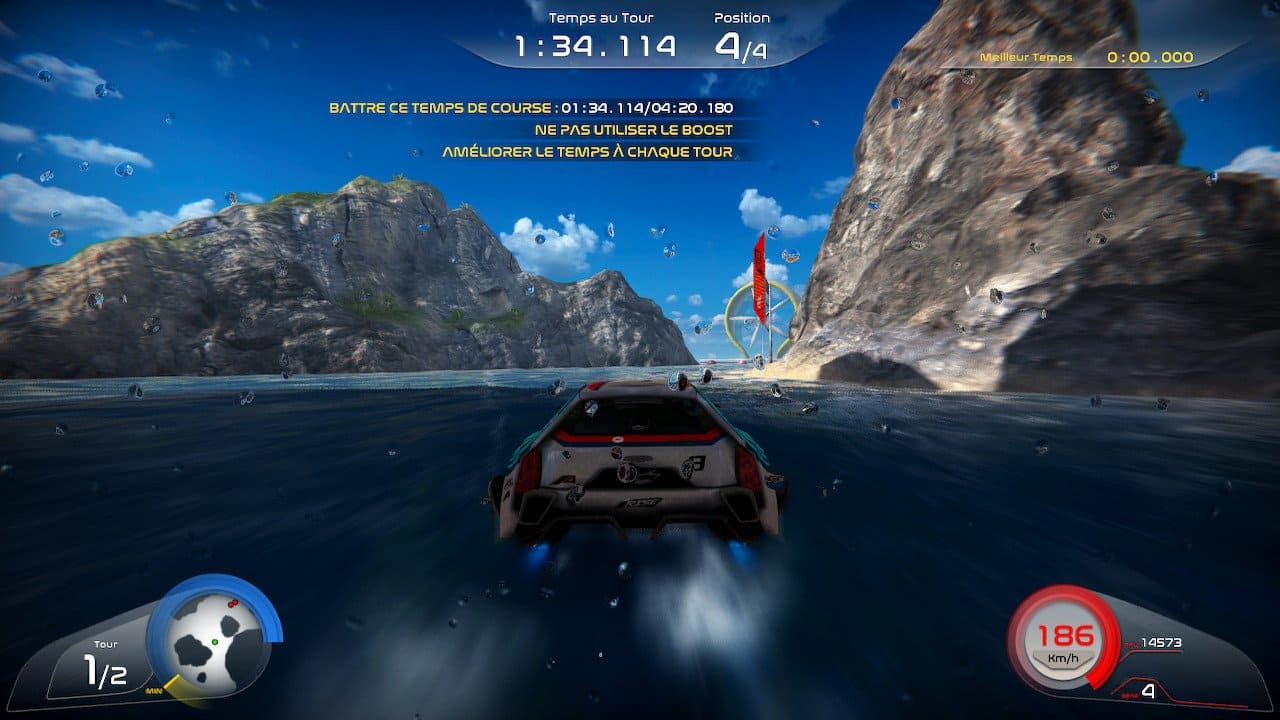Select the 'Ne pas utiliser le boost' objective
The width and height of the screenshot is (1280, 720).
tap(633, 130)
